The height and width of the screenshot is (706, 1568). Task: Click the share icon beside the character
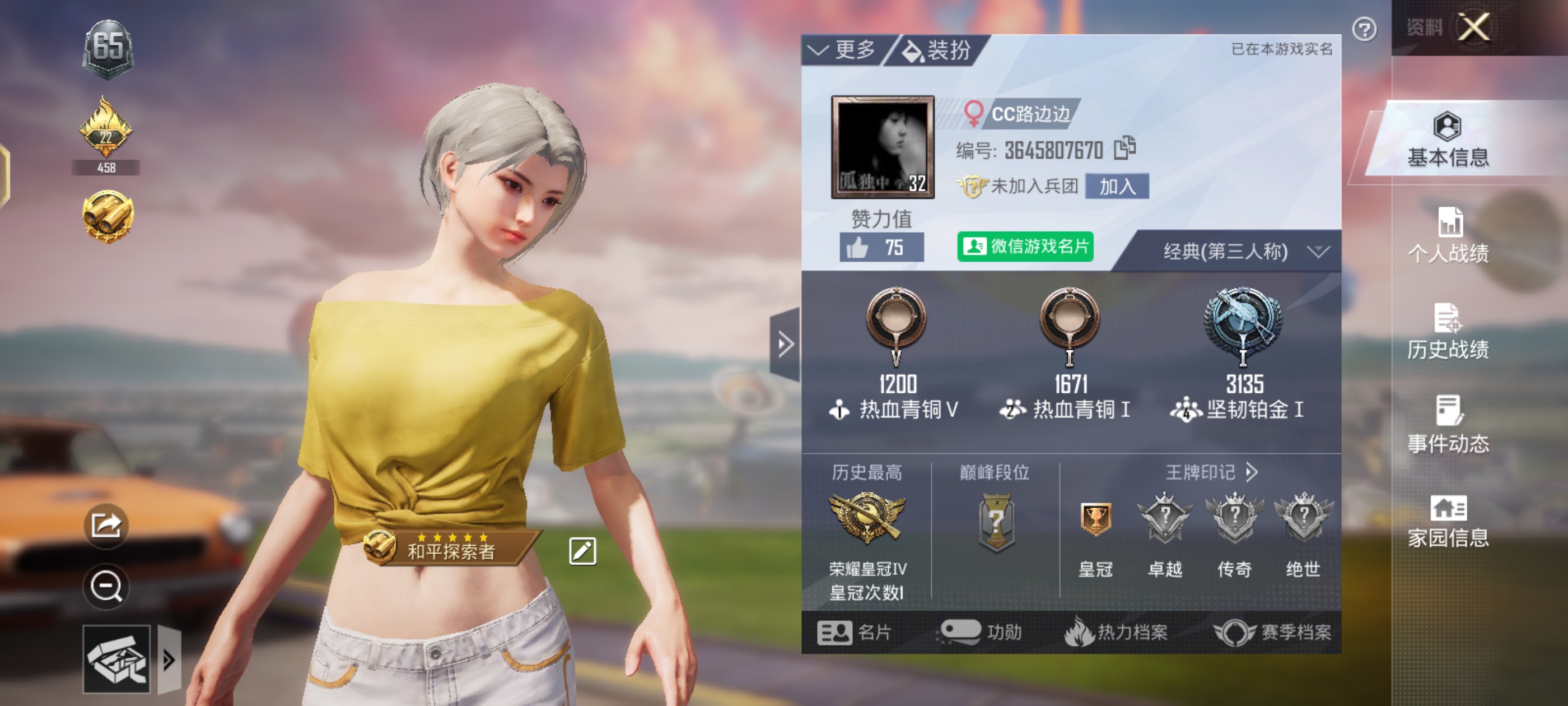pyautogui.click(x=106, y=525)
